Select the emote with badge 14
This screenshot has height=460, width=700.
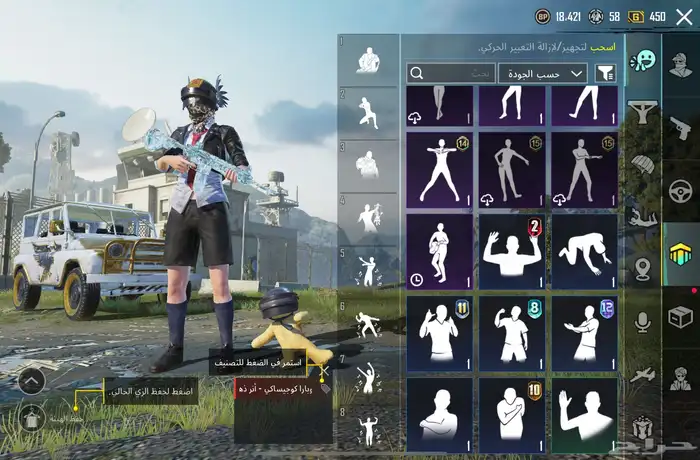(x=439, y=169)
